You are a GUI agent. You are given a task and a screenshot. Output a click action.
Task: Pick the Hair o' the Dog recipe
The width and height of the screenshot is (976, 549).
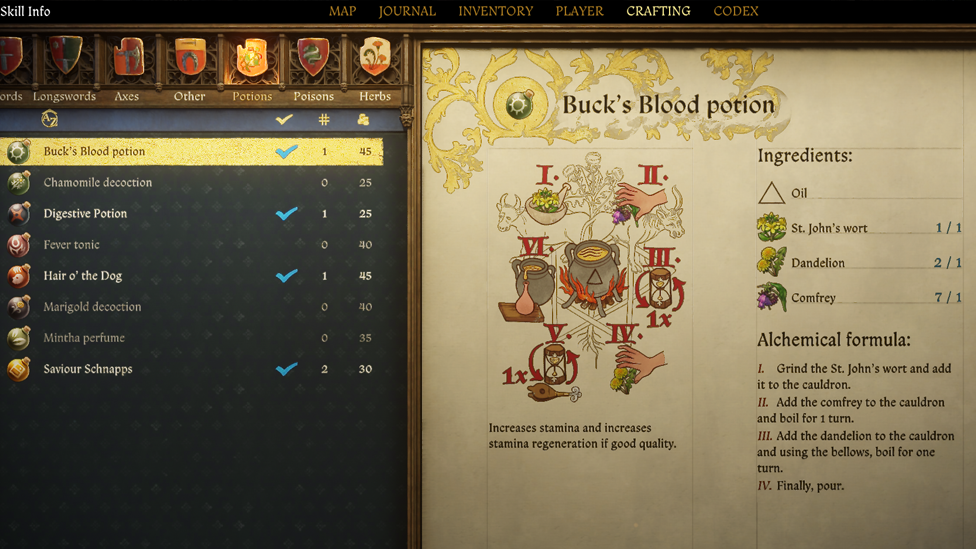point(83,276)
